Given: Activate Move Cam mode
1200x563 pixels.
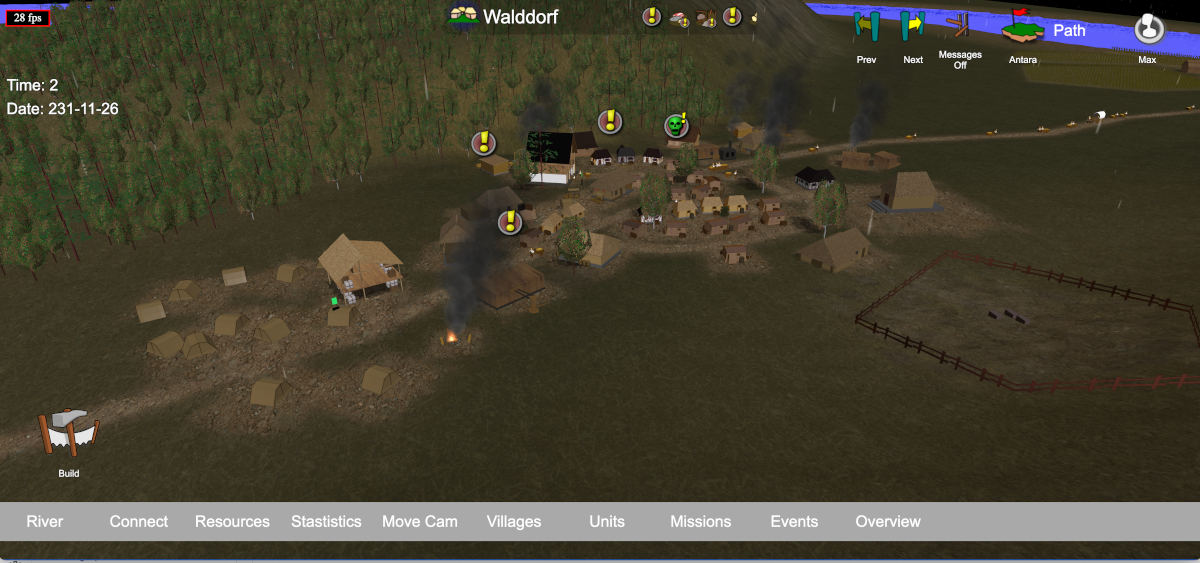Looking at the screenshot, I should [x=420, y=521].
